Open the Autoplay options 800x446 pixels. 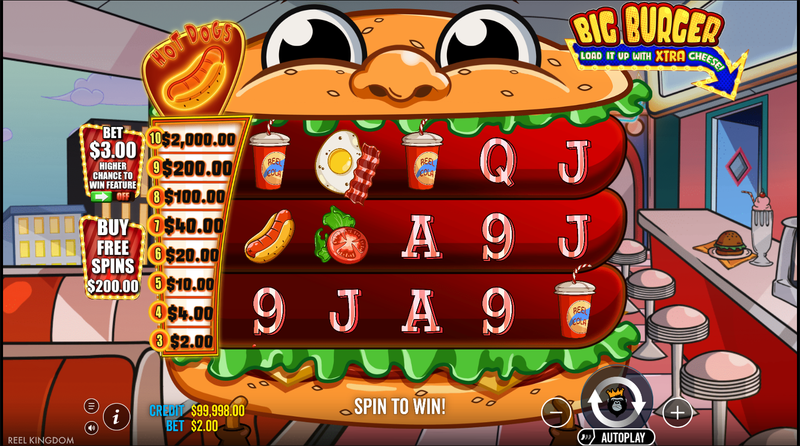[616, 437]
